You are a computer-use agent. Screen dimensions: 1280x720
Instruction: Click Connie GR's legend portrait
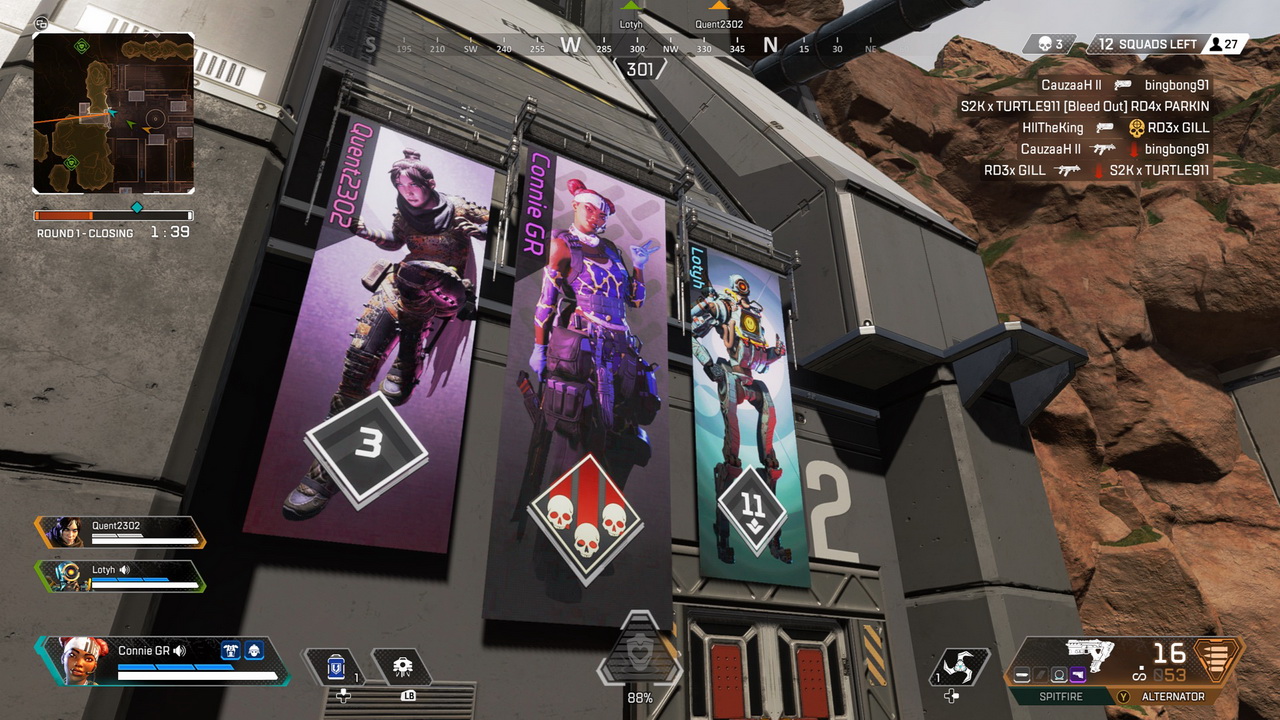[x=83, y=661]
